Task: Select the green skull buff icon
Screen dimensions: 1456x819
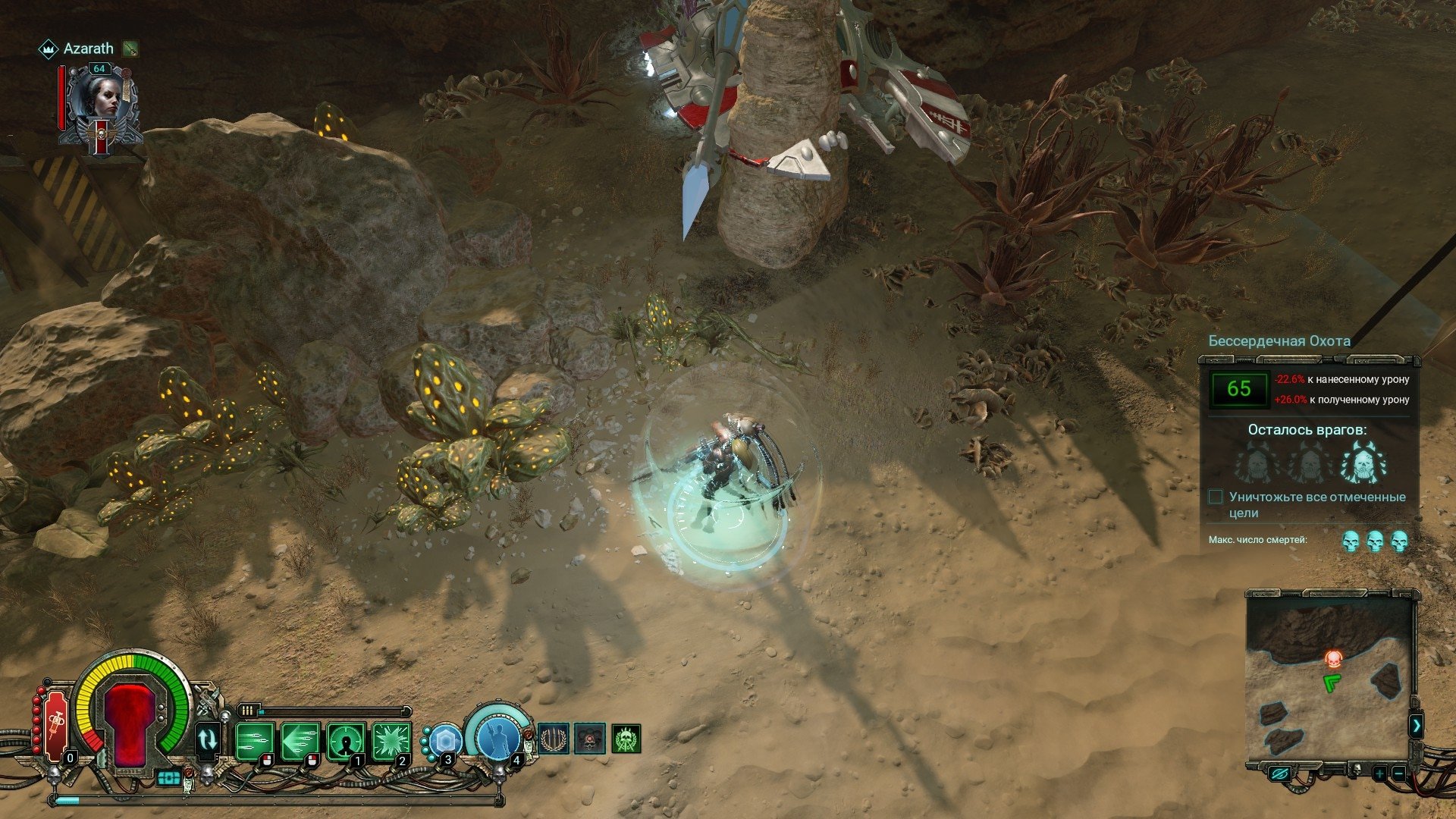Action: (626, 739)
